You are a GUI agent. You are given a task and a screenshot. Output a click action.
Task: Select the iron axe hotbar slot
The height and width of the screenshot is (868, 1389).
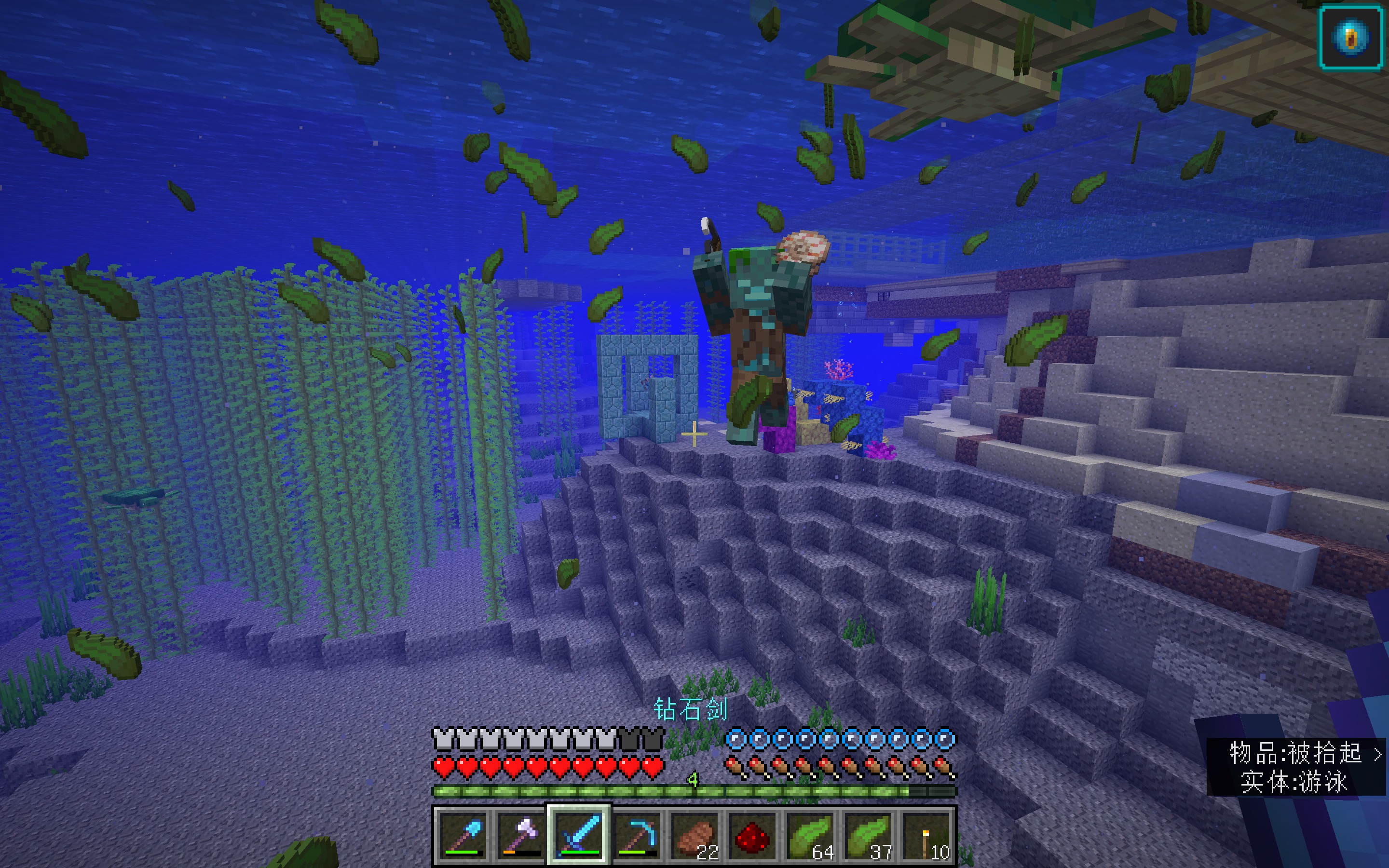520,835
